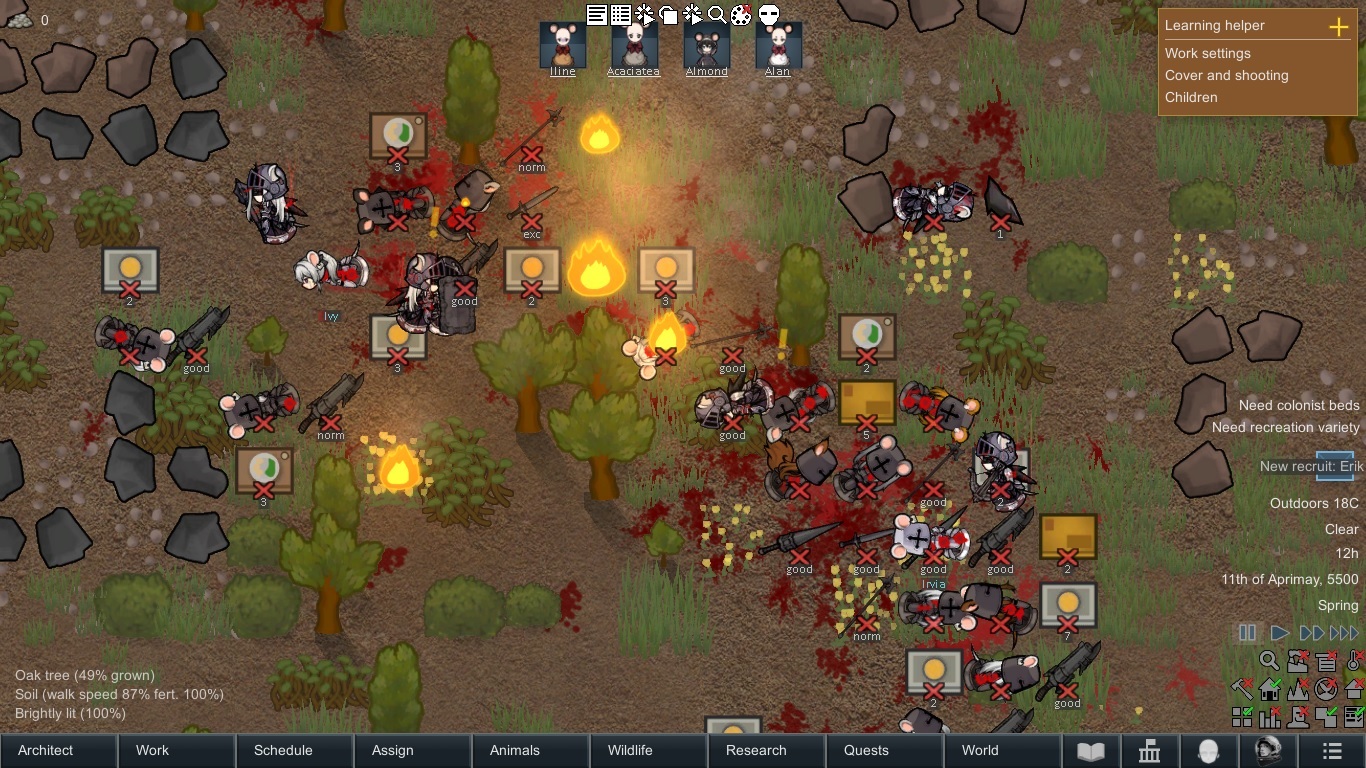Toggle the temperature overlay thermometer icon

click(1354, 661)
